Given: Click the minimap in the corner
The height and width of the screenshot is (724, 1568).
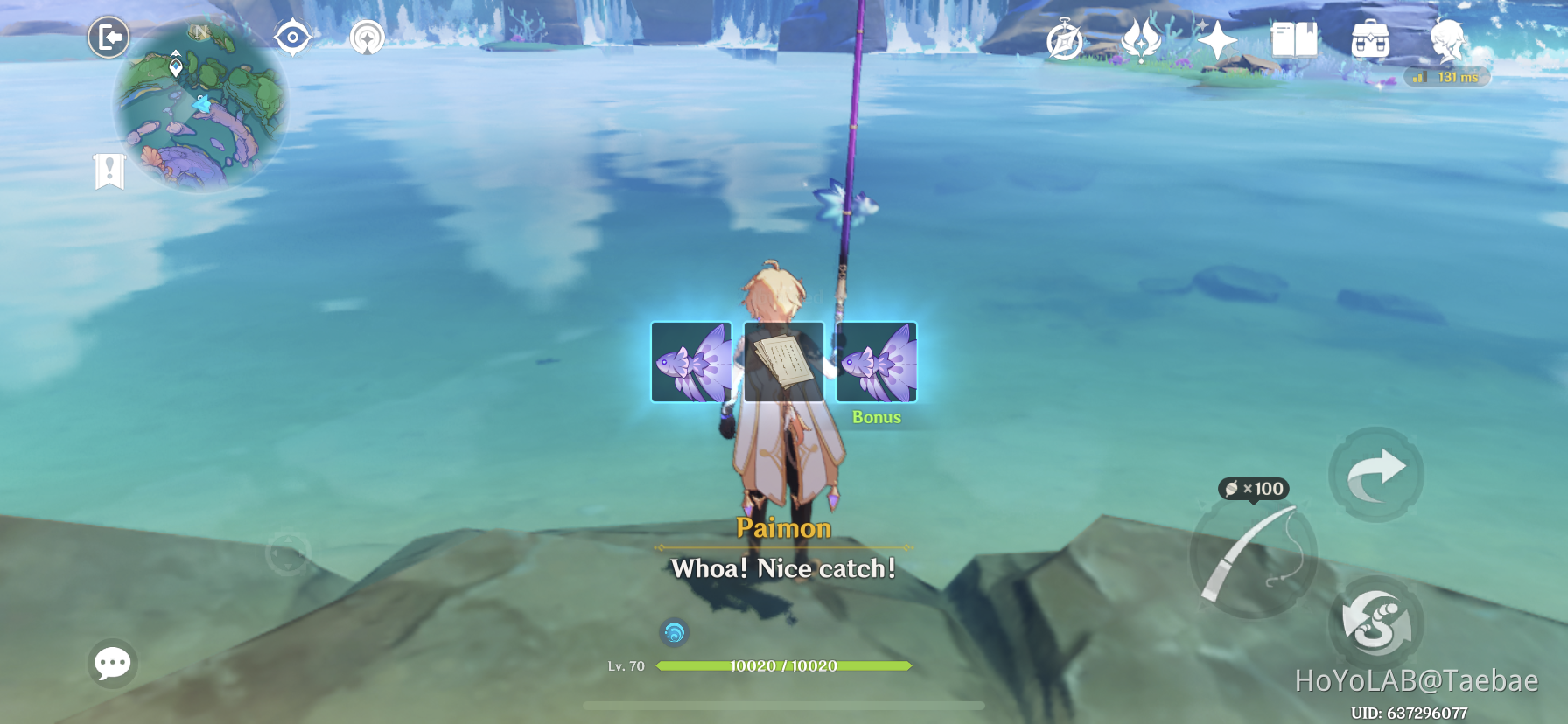Looking at the screenshot, I should point(199,105).
